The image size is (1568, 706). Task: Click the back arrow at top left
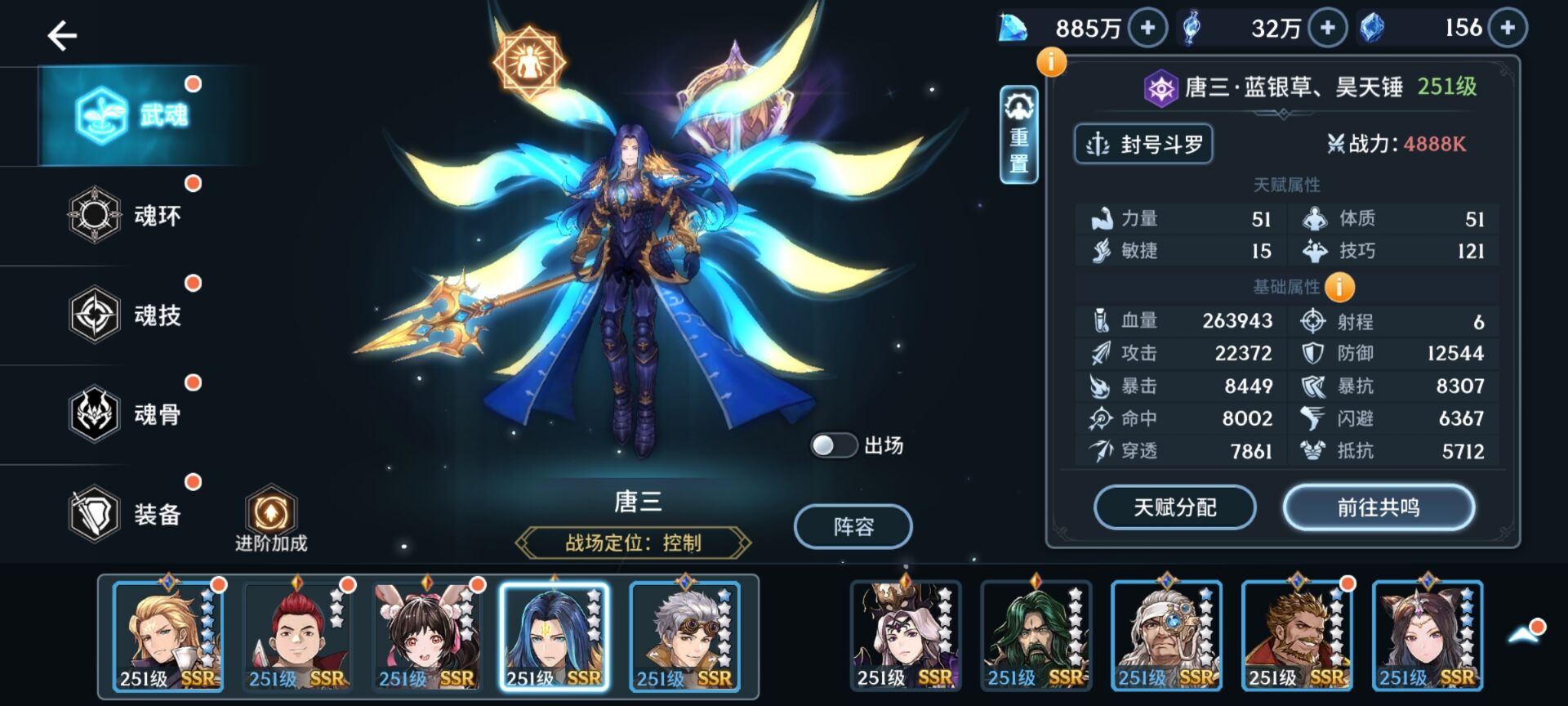pyautogui.click(x=64, y=37)
